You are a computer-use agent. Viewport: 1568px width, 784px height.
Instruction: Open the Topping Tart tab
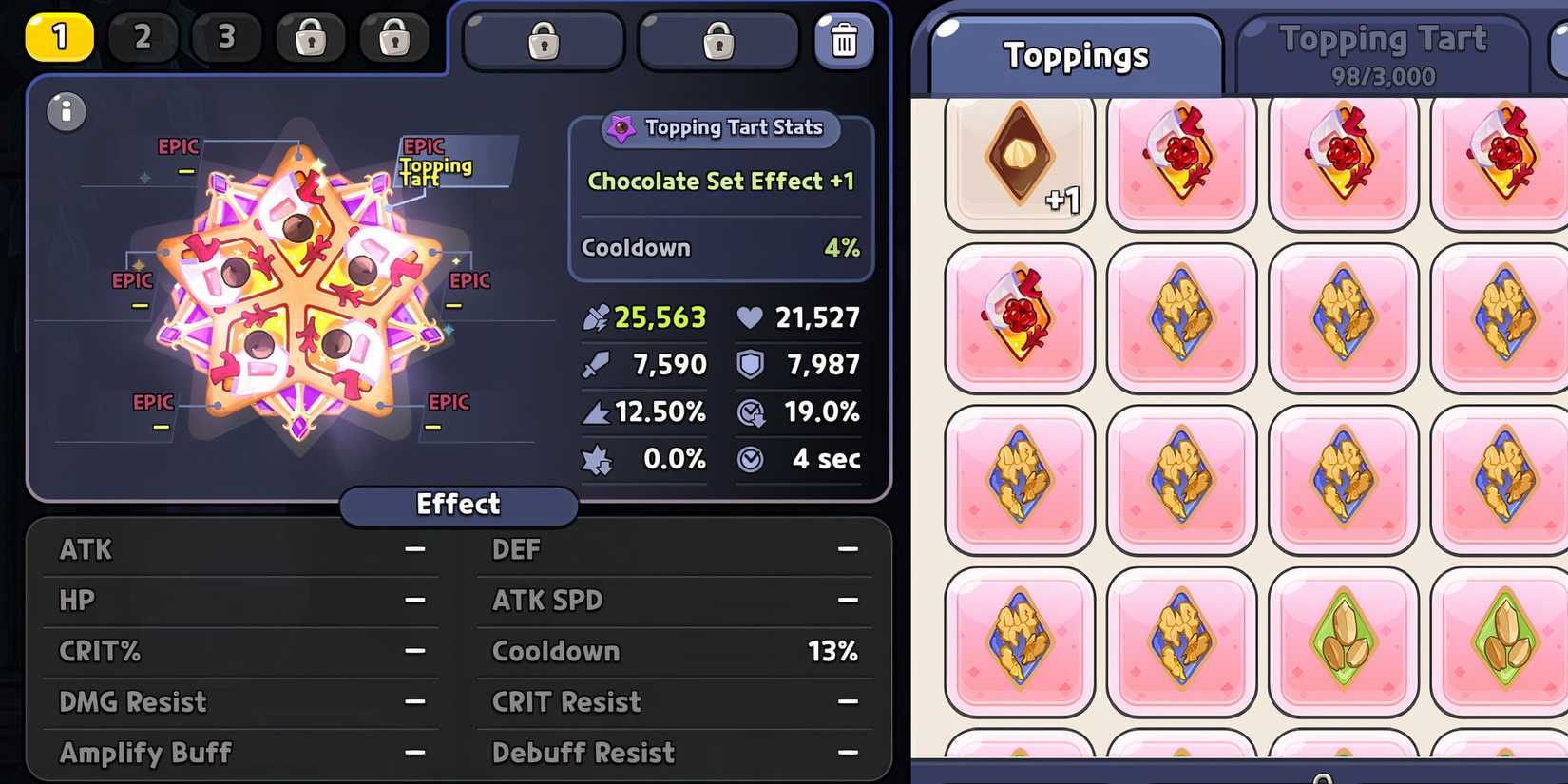click(x=1383, y=48)
